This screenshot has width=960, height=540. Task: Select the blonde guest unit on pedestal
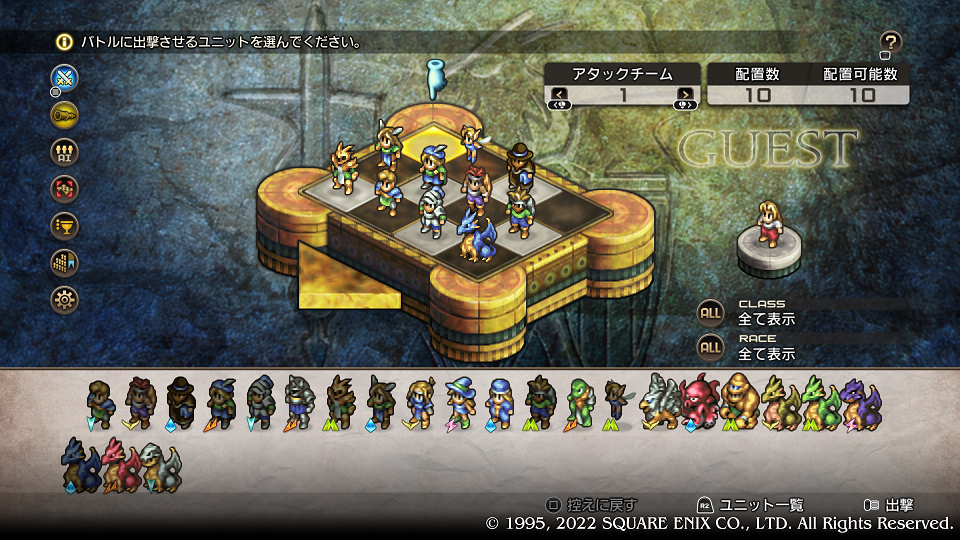coord(768,223)
